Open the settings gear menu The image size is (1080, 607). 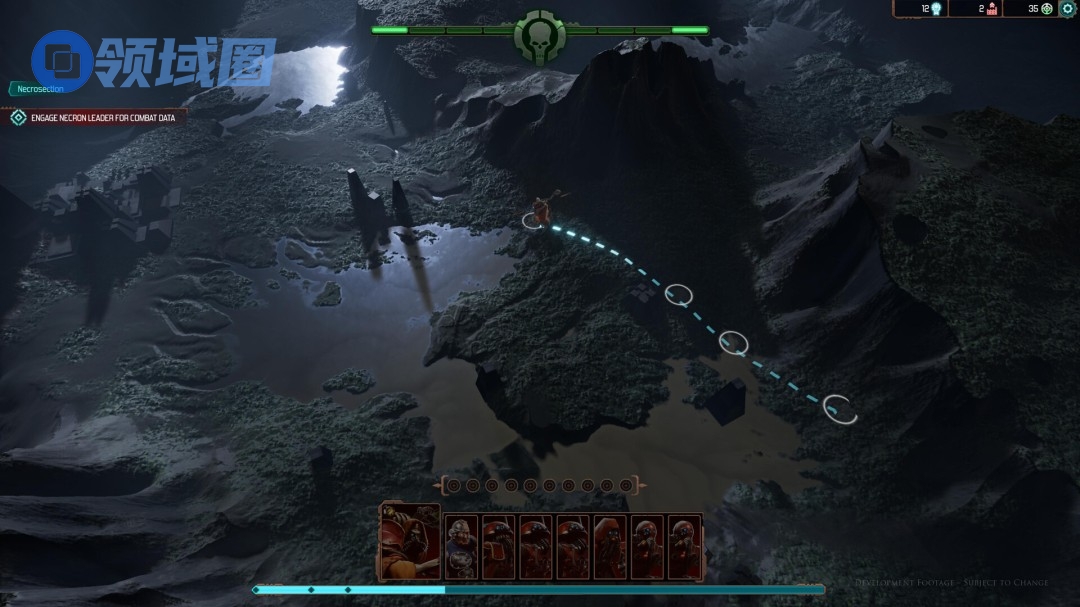[1068, 9]
